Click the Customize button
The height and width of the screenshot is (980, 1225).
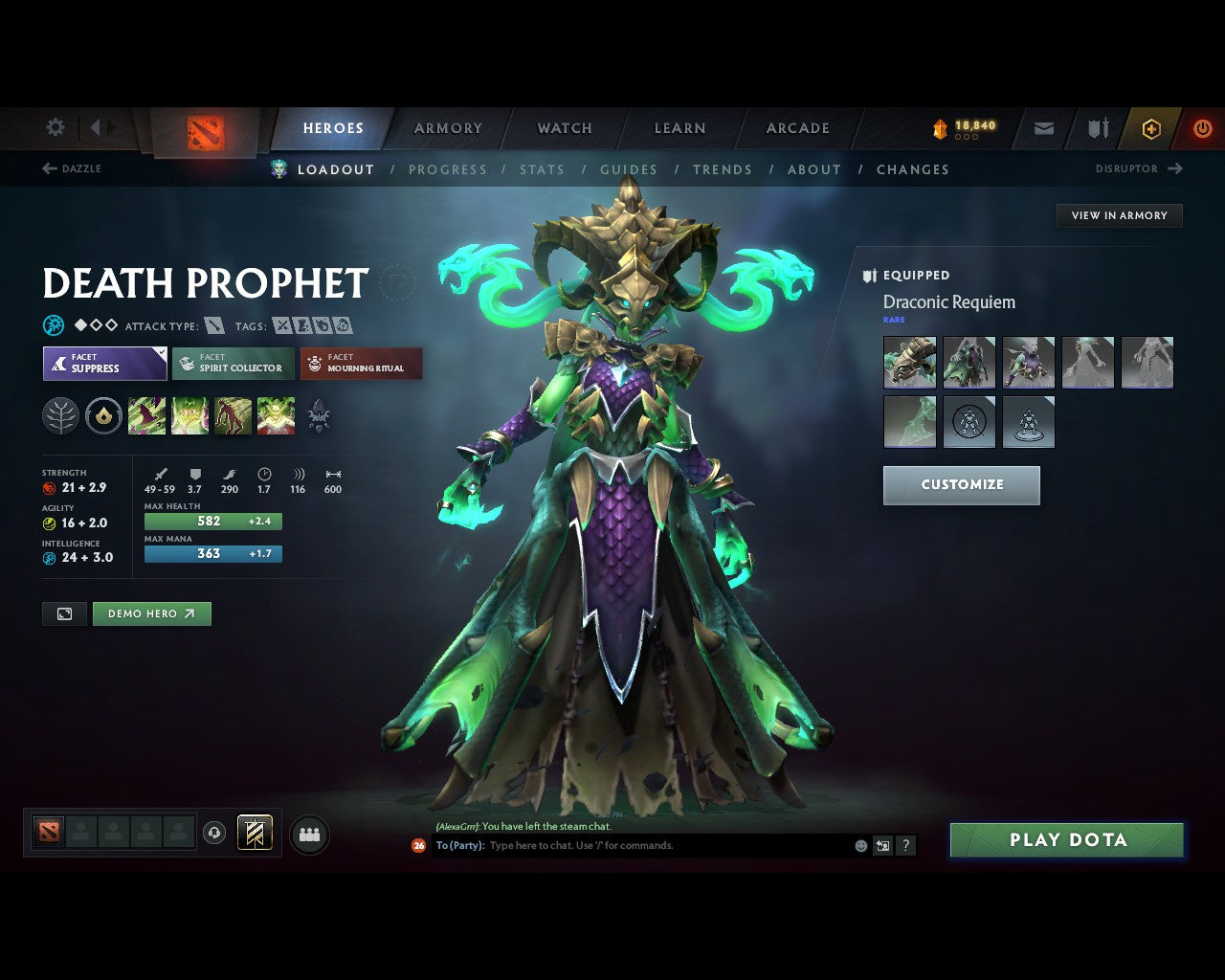coord(961,485)
